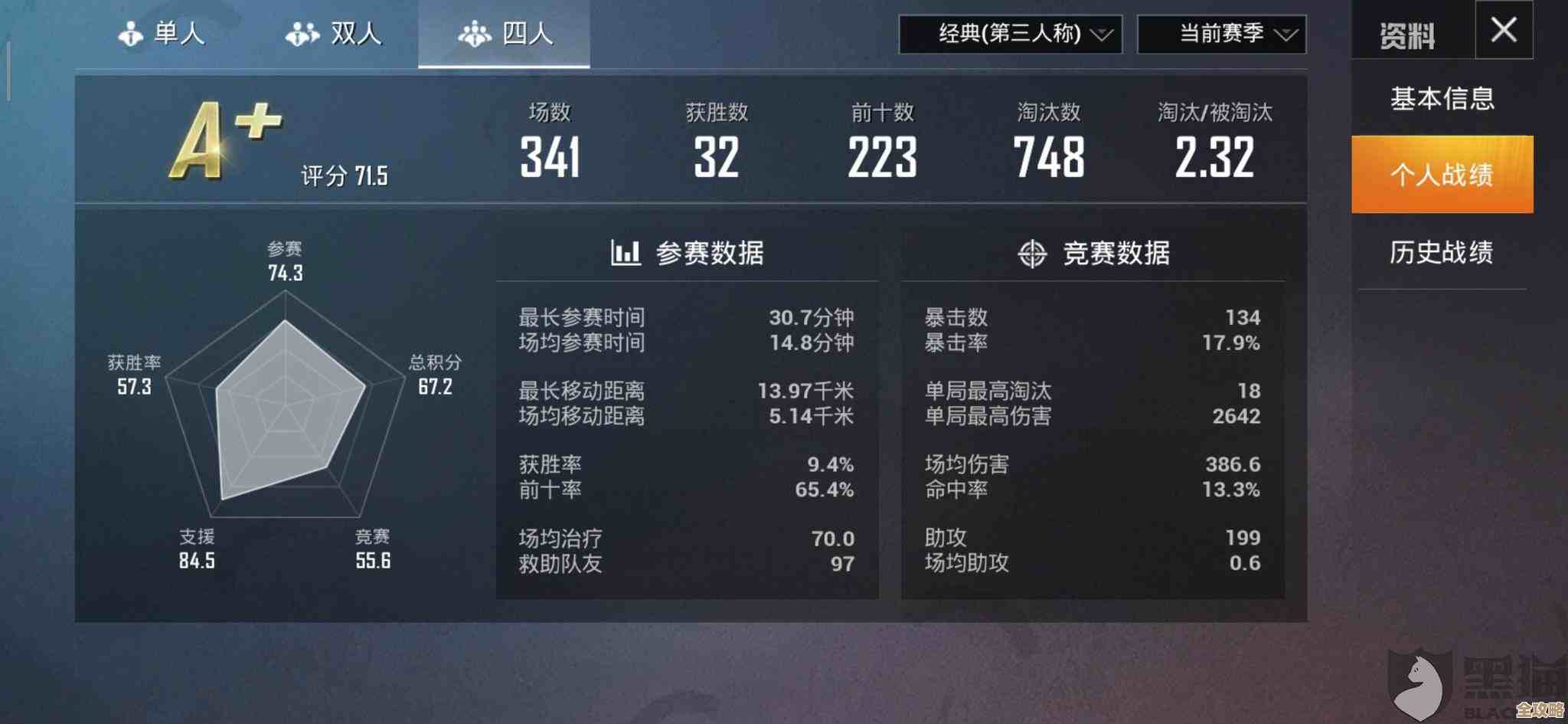
Task: Toggle the highlighted 个人战绩 entry
Action: [1442, 175]
